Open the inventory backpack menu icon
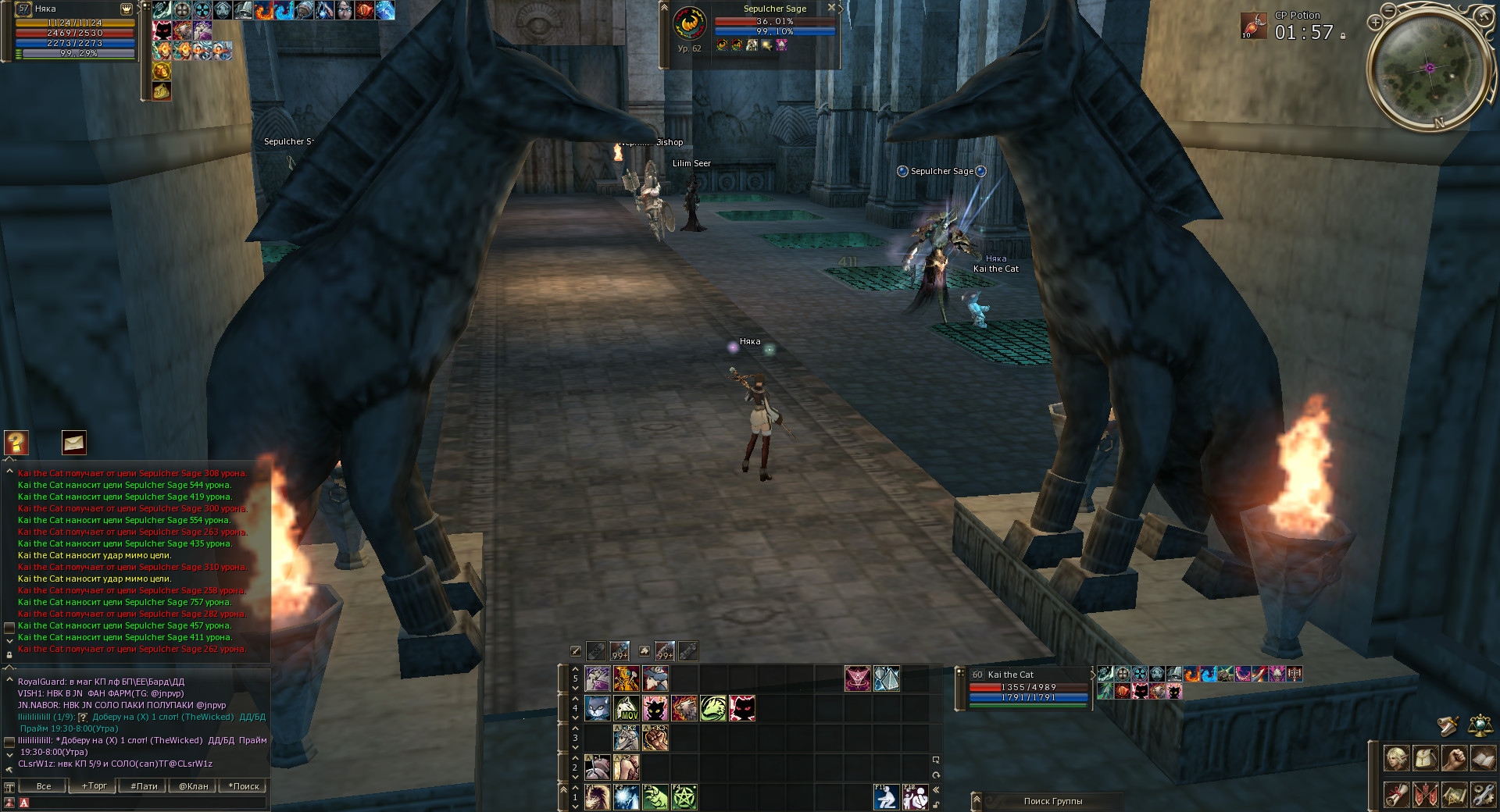This screenshot has height=812, width=1500. [x=1425, y=757]
